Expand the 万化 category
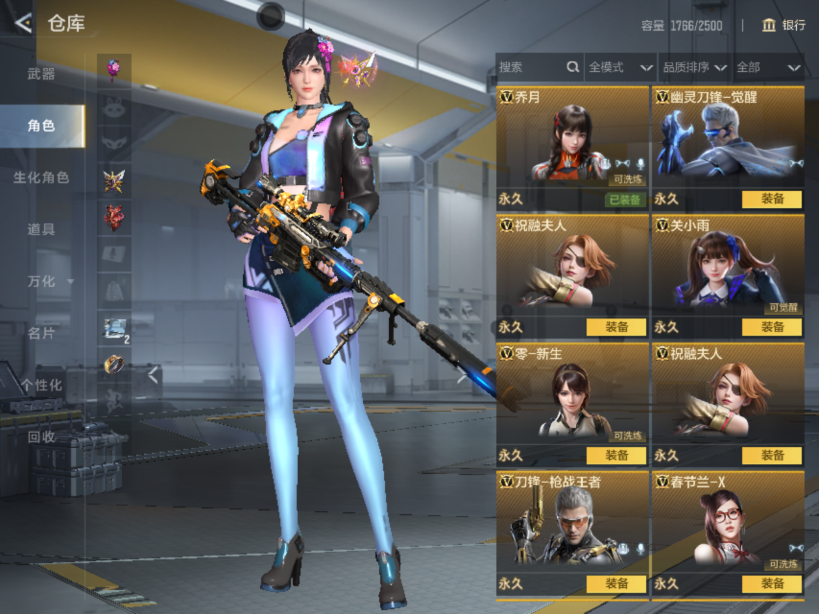This screenshot has height=614, width=819. (x=44, y=281)
